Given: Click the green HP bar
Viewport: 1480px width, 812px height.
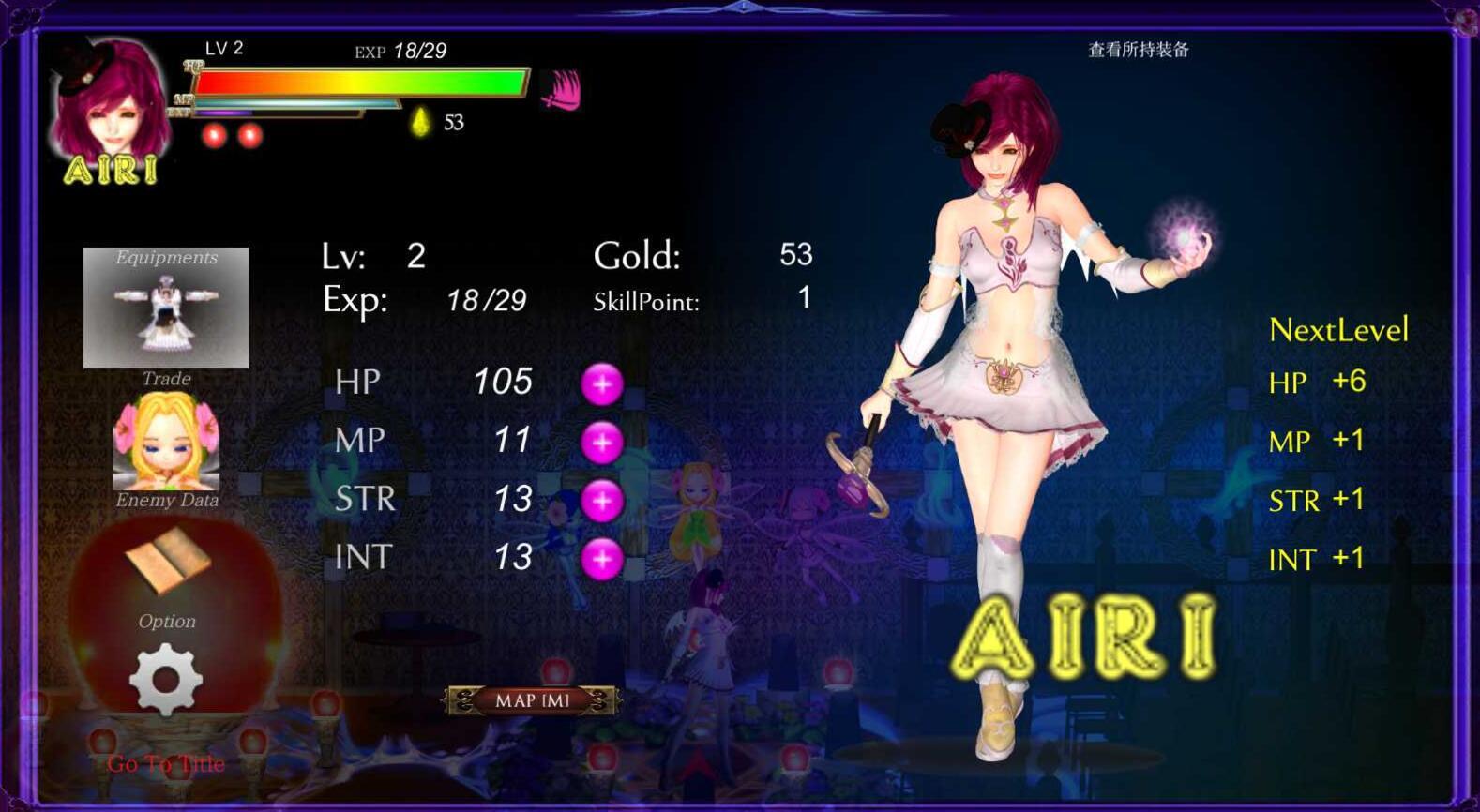Looking at the screenshot, I should pos(361,83).
